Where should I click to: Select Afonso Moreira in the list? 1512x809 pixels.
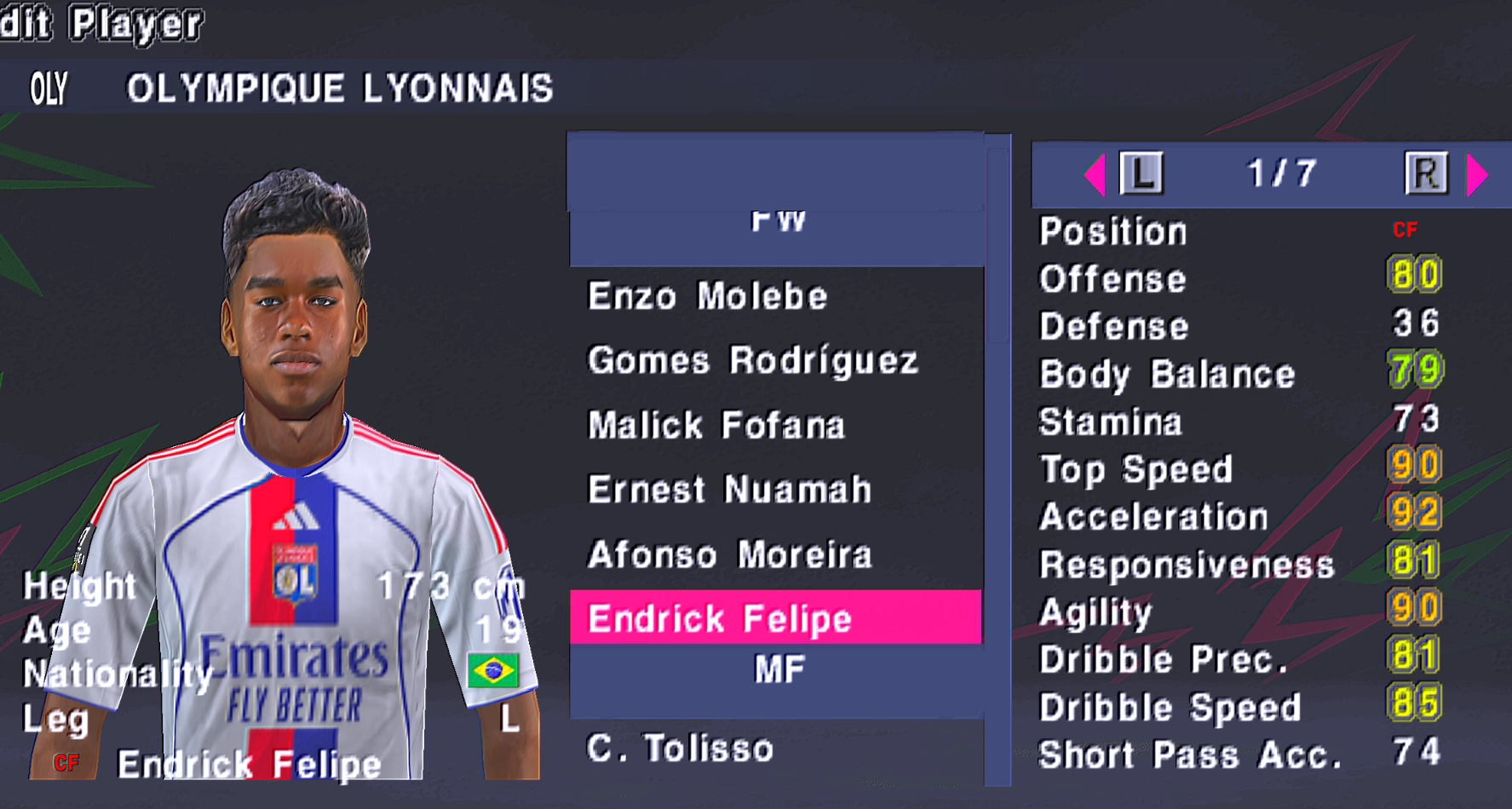coord(729,554)
